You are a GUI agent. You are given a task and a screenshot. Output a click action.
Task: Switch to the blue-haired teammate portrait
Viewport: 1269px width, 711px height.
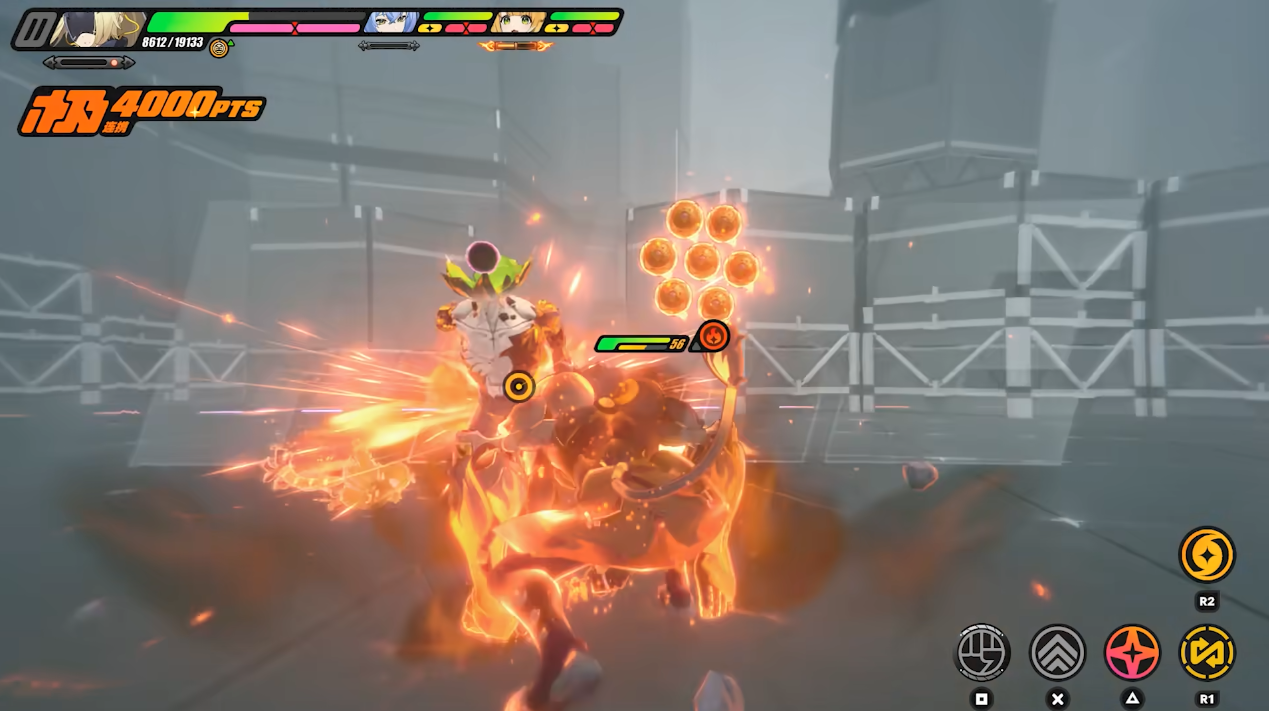(x=391, y=21)
